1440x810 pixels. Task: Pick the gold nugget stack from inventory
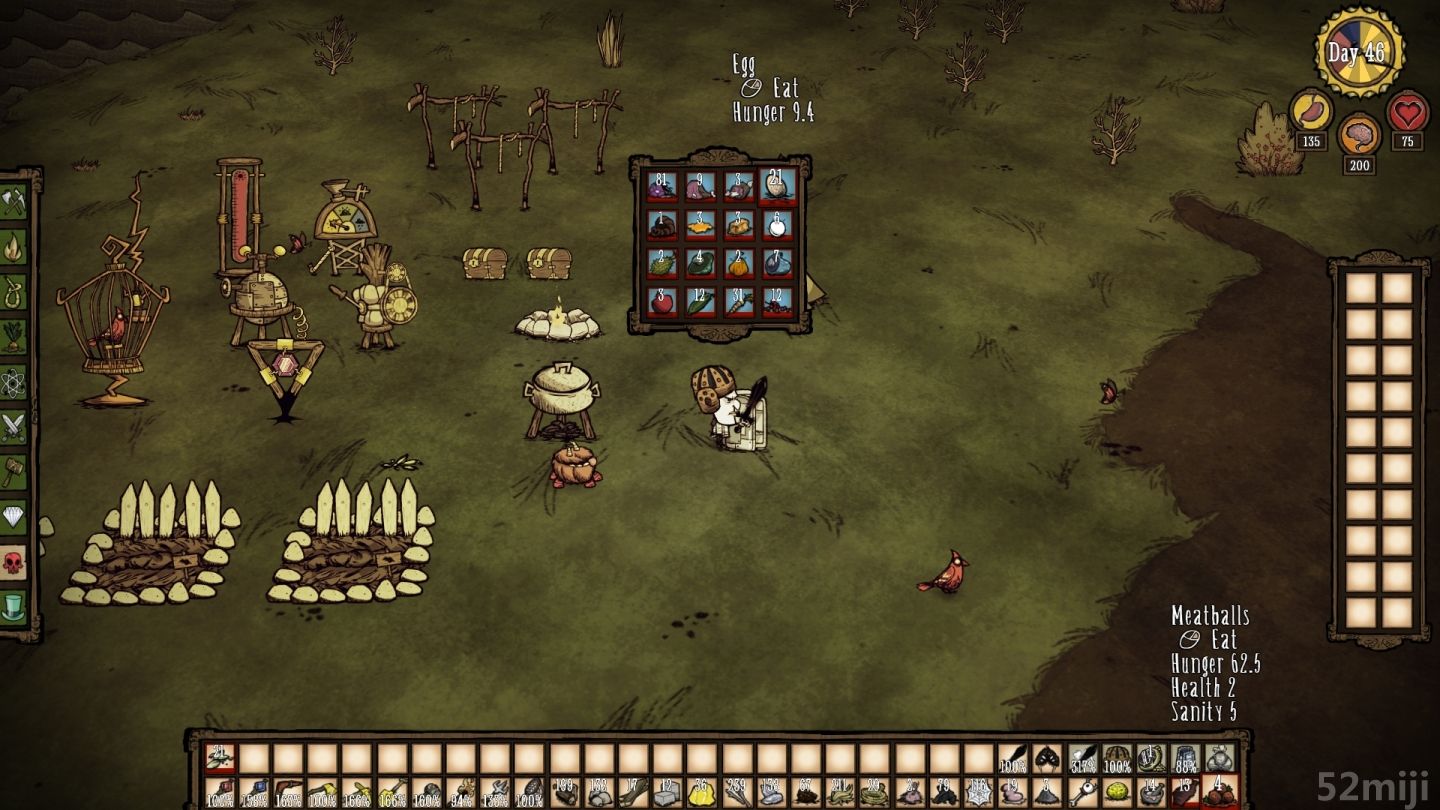point(699,793)
